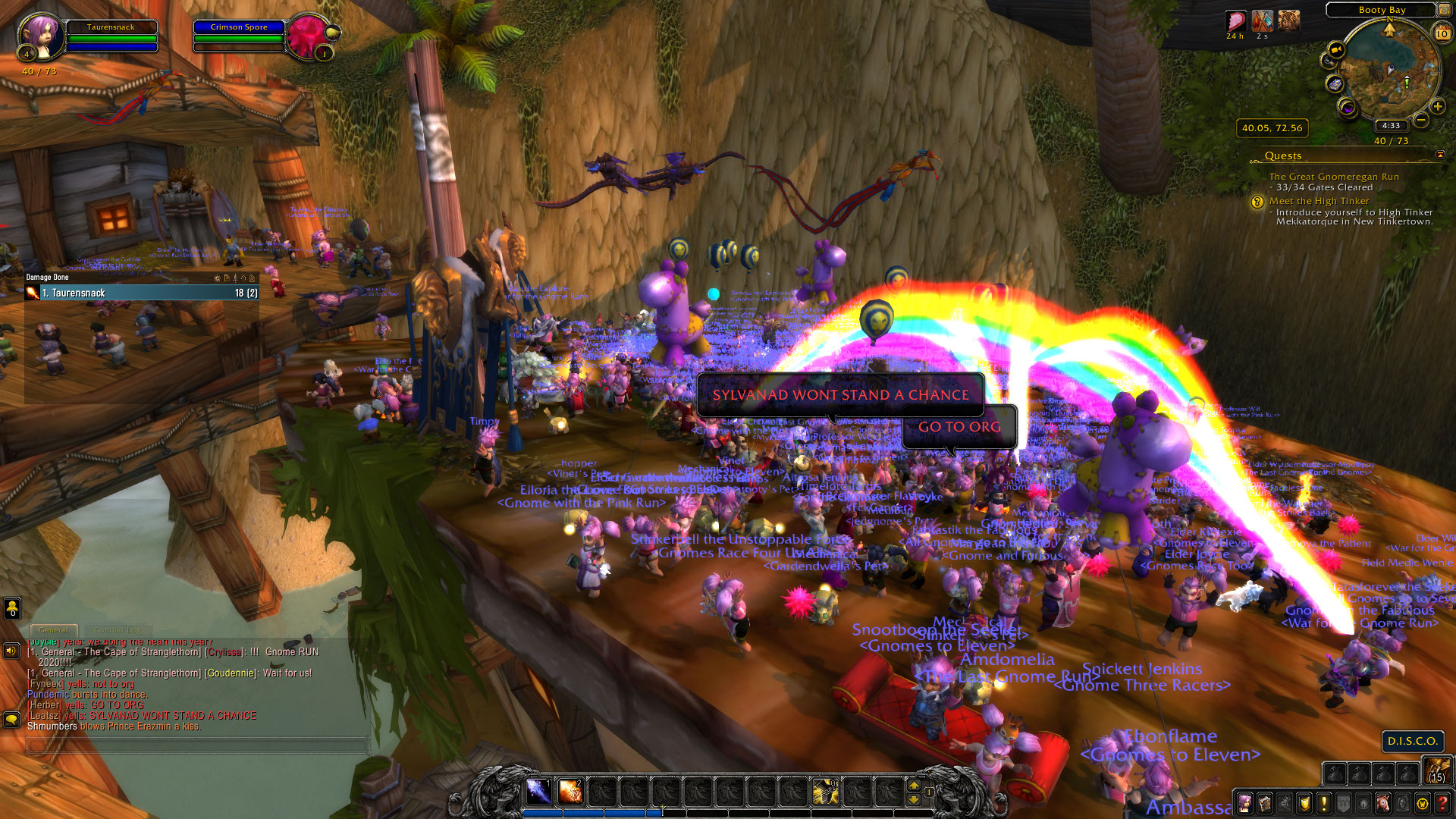Open the character info micro button
The height and width of the screenshot is (819, 1456).
pos(1244,803)
